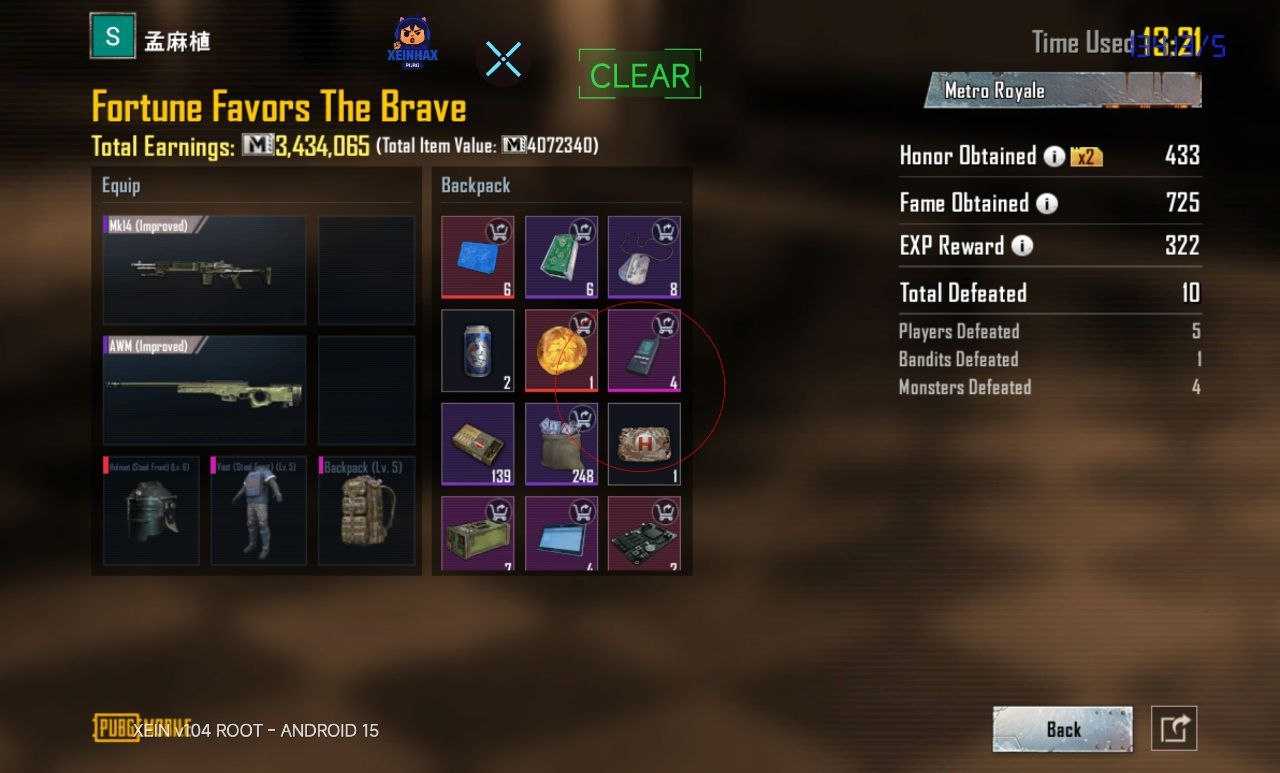Show the Fame Obtained info tooltip

[1046, 204]
